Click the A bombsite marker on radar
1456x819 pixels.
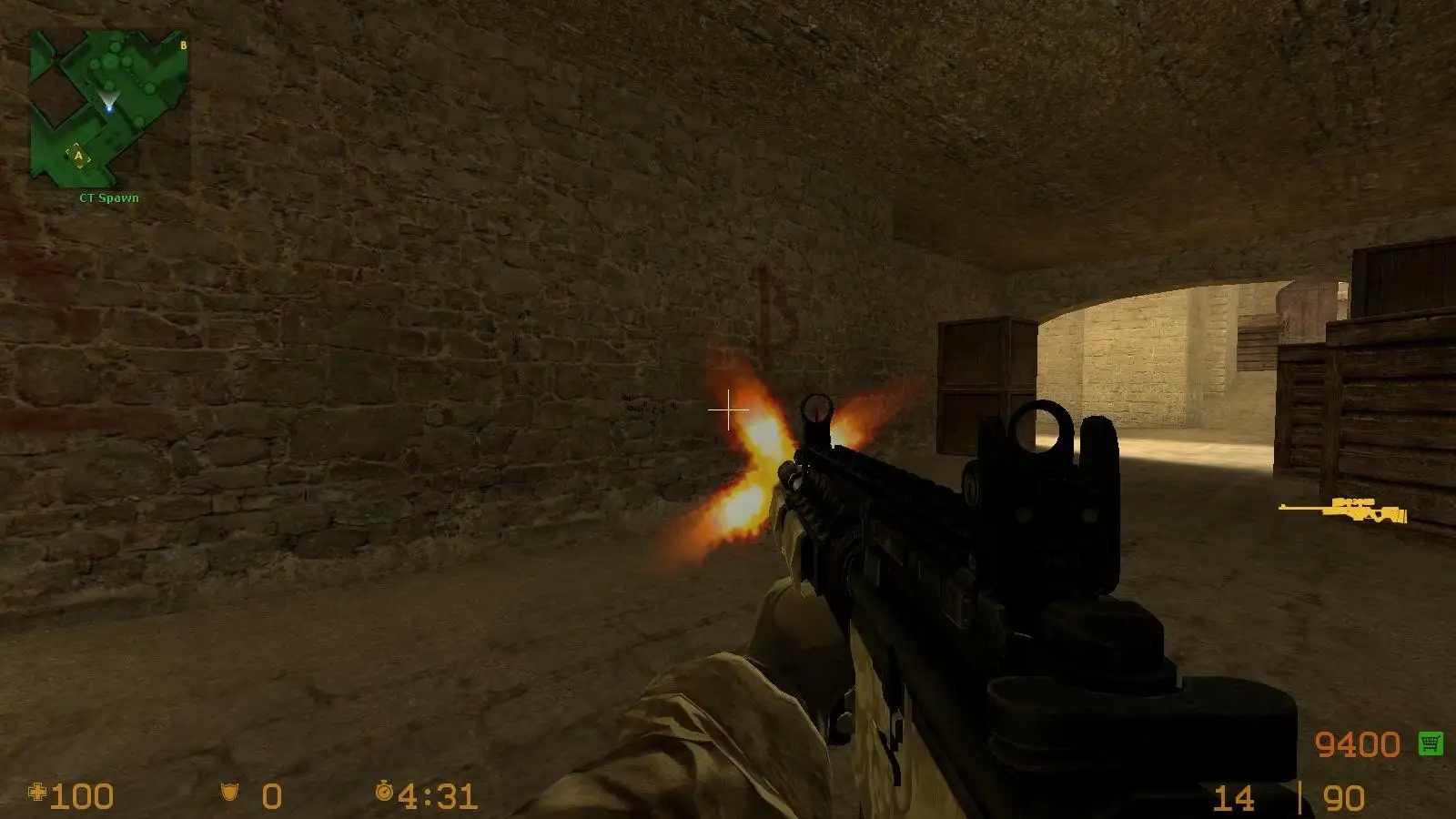click(80, 157)
